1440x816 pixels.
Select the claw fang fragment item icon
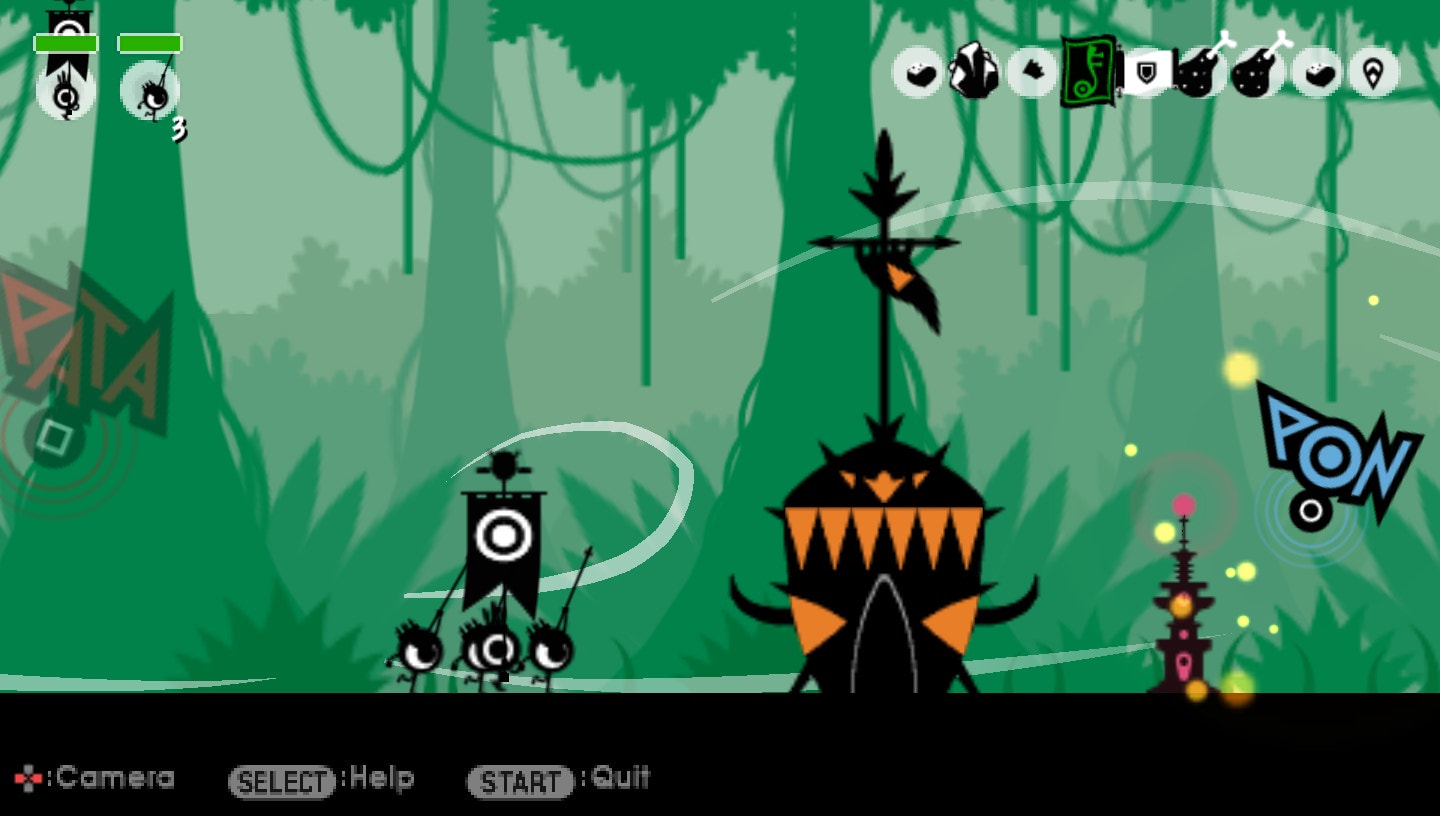1032,70
